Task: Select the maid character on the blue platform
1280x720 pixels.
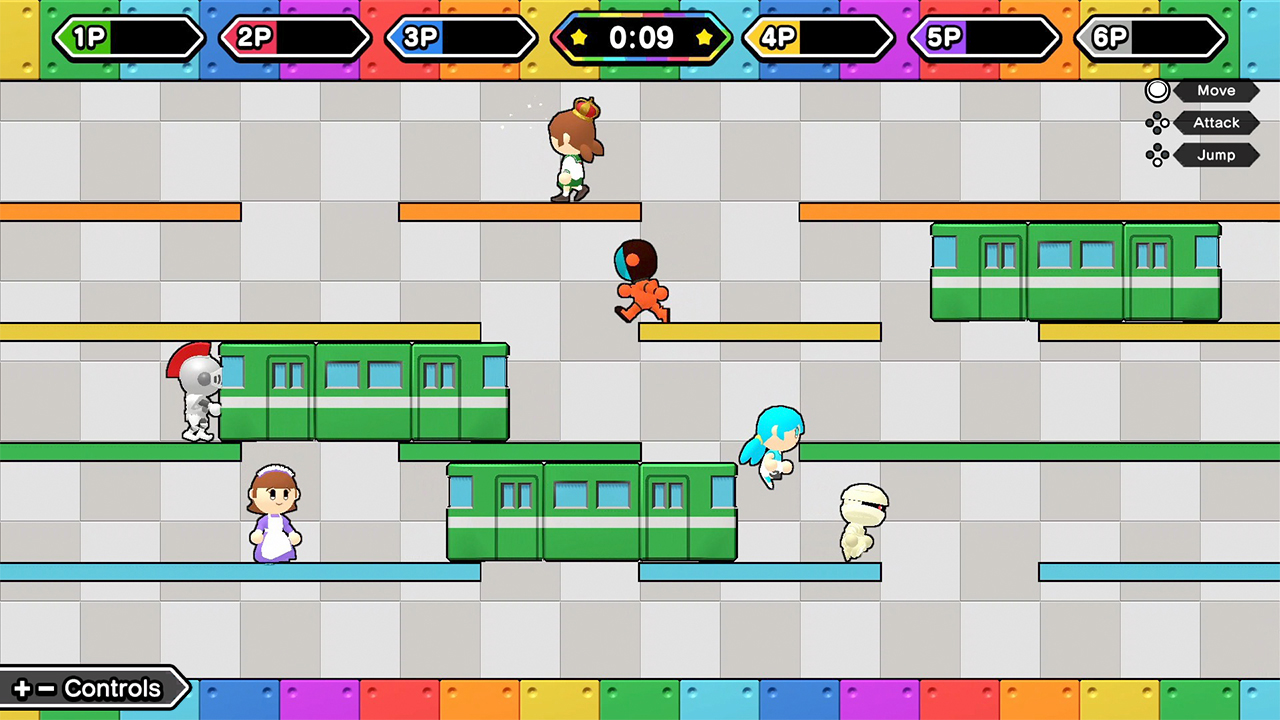Action: click(275, 515)
